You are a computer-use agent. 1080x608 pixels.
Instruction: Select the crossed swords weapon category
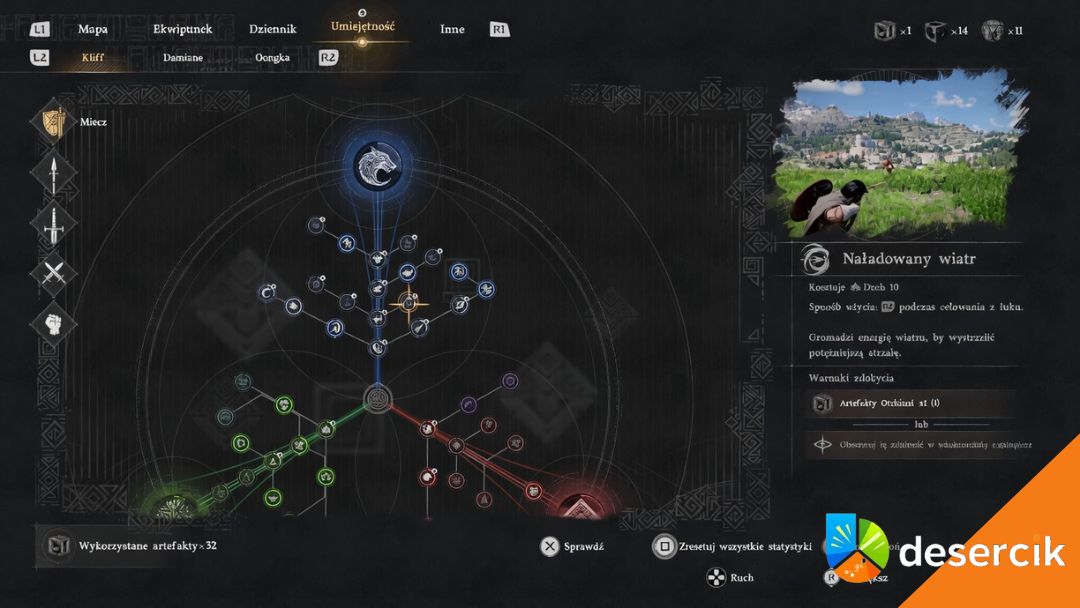tap(53, 272)
